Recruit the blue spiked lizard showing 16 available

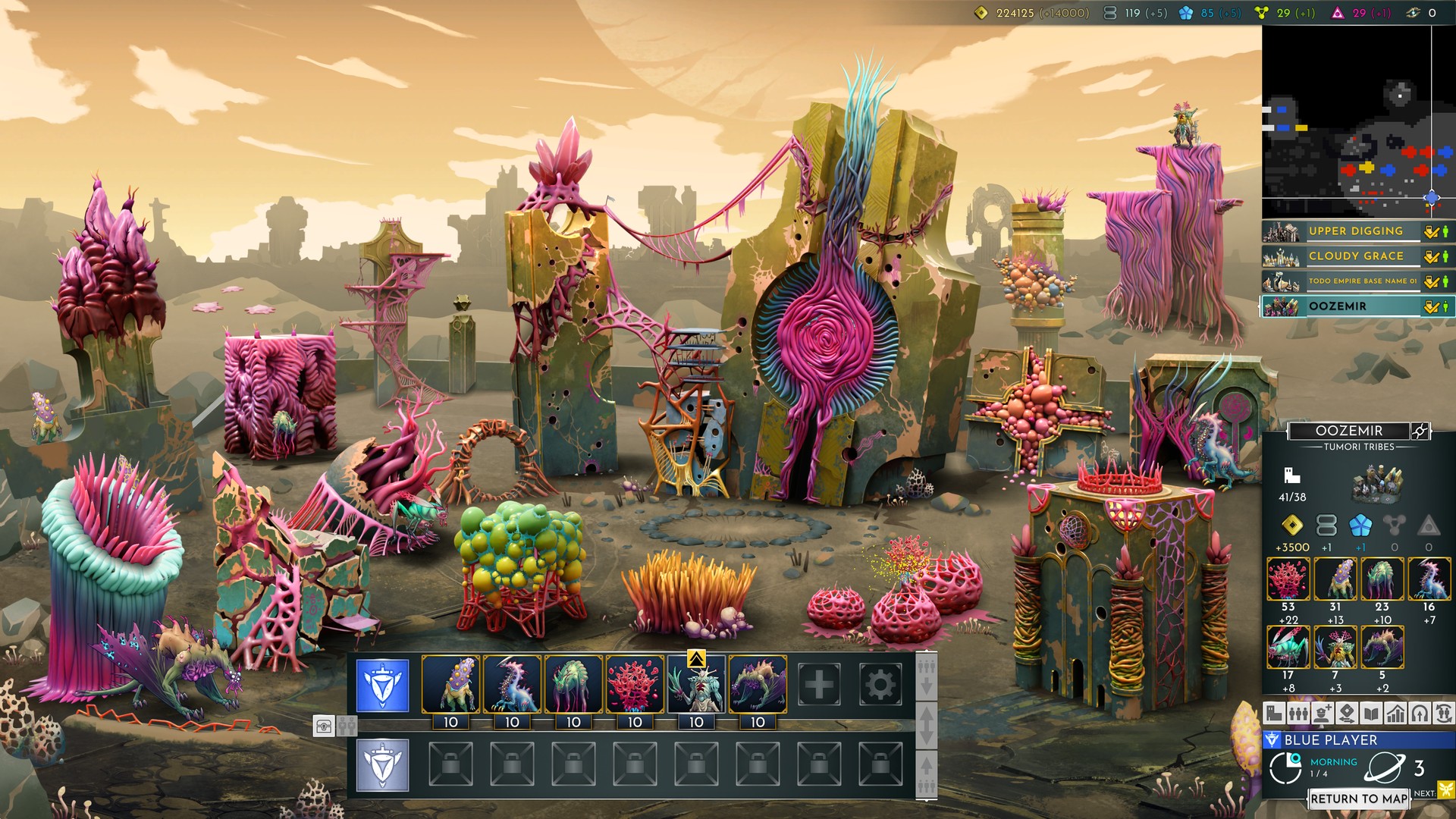pyautogui.click(x=1429, y=579)
